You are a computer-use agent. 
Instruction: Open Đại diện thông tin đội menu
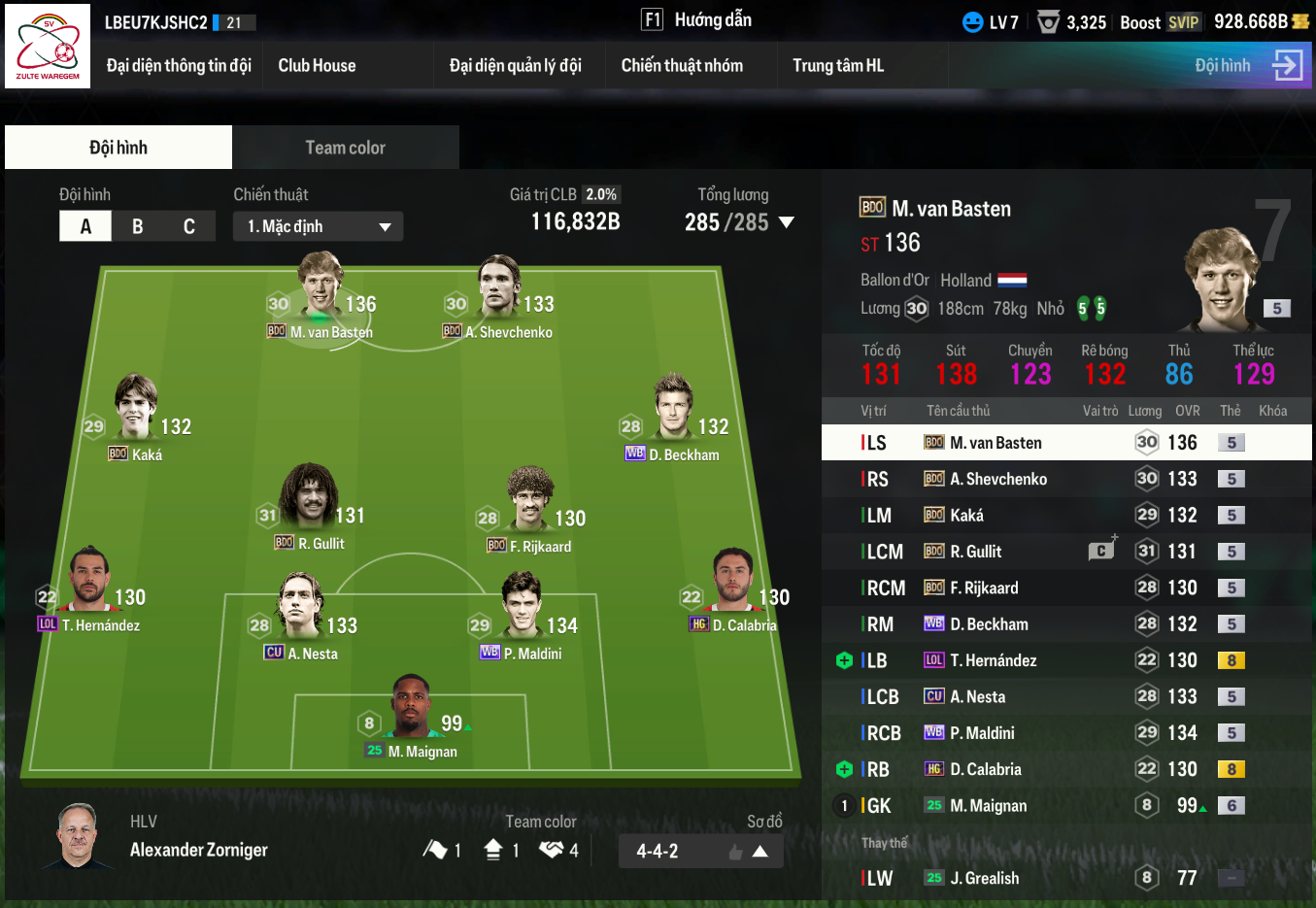tap(179, 66)
